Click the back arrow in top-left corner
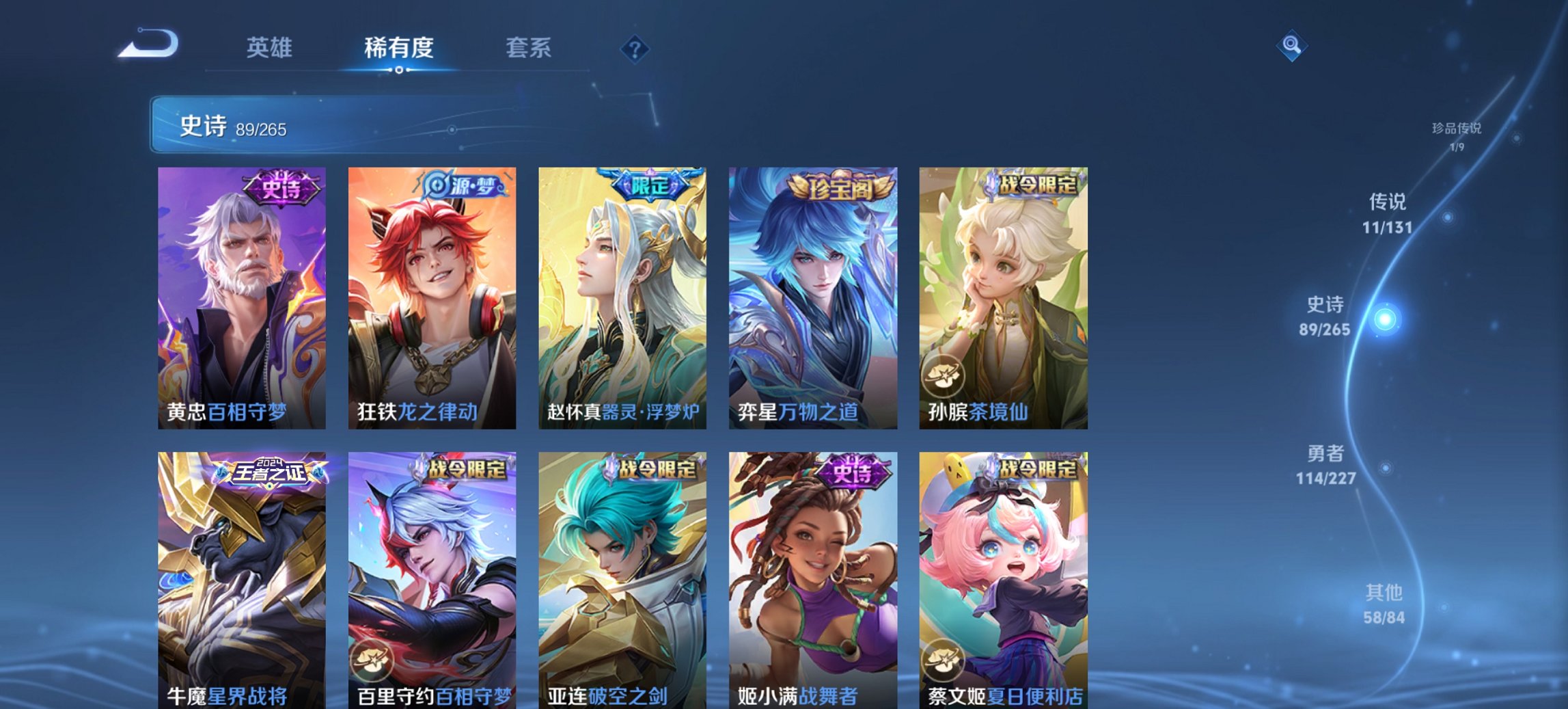The height and width of the screenshot is (709, 1568). point(149,43)
